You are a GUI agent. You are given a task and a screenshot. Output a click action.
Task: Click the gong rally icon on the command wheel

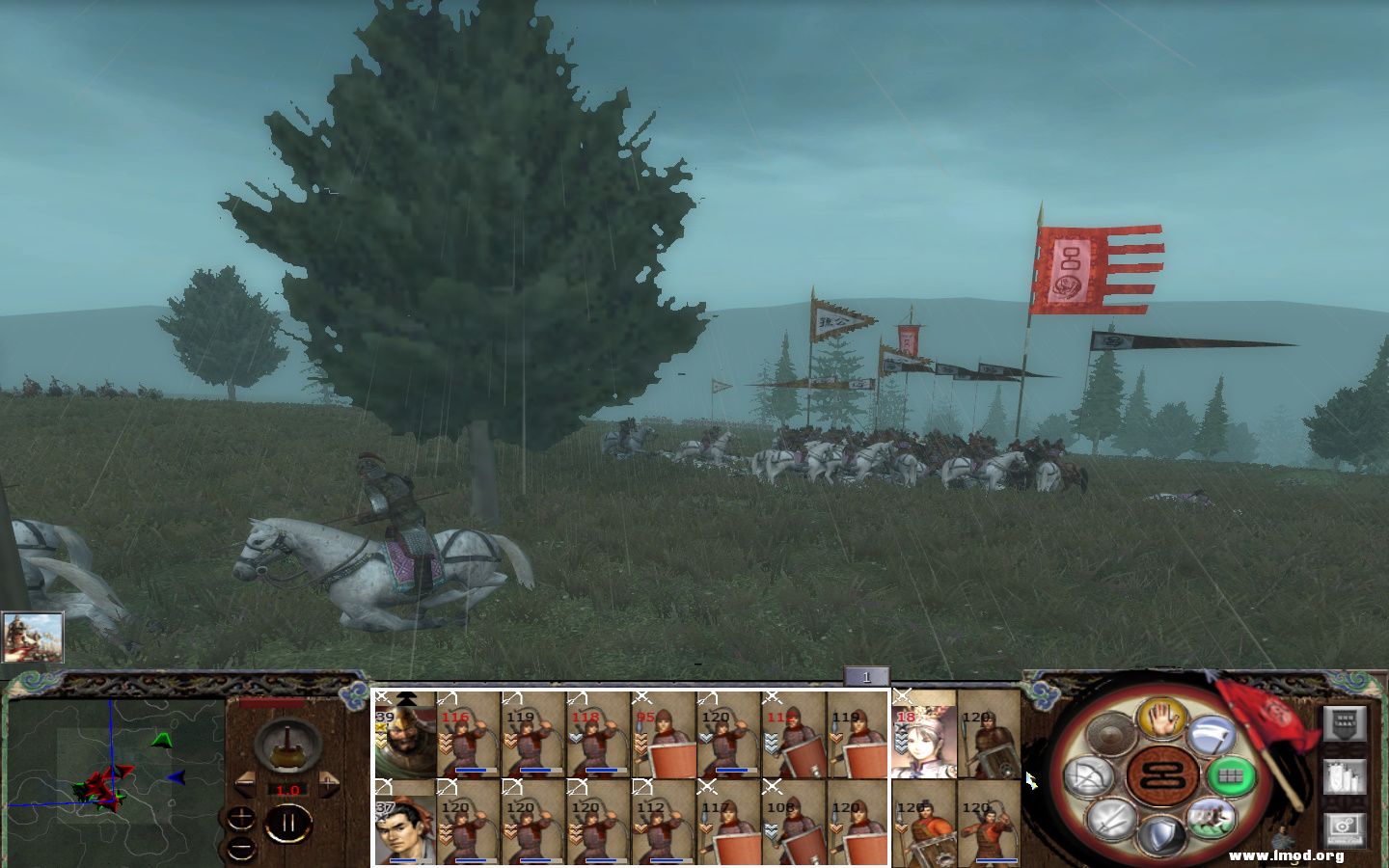(1109, 730)
